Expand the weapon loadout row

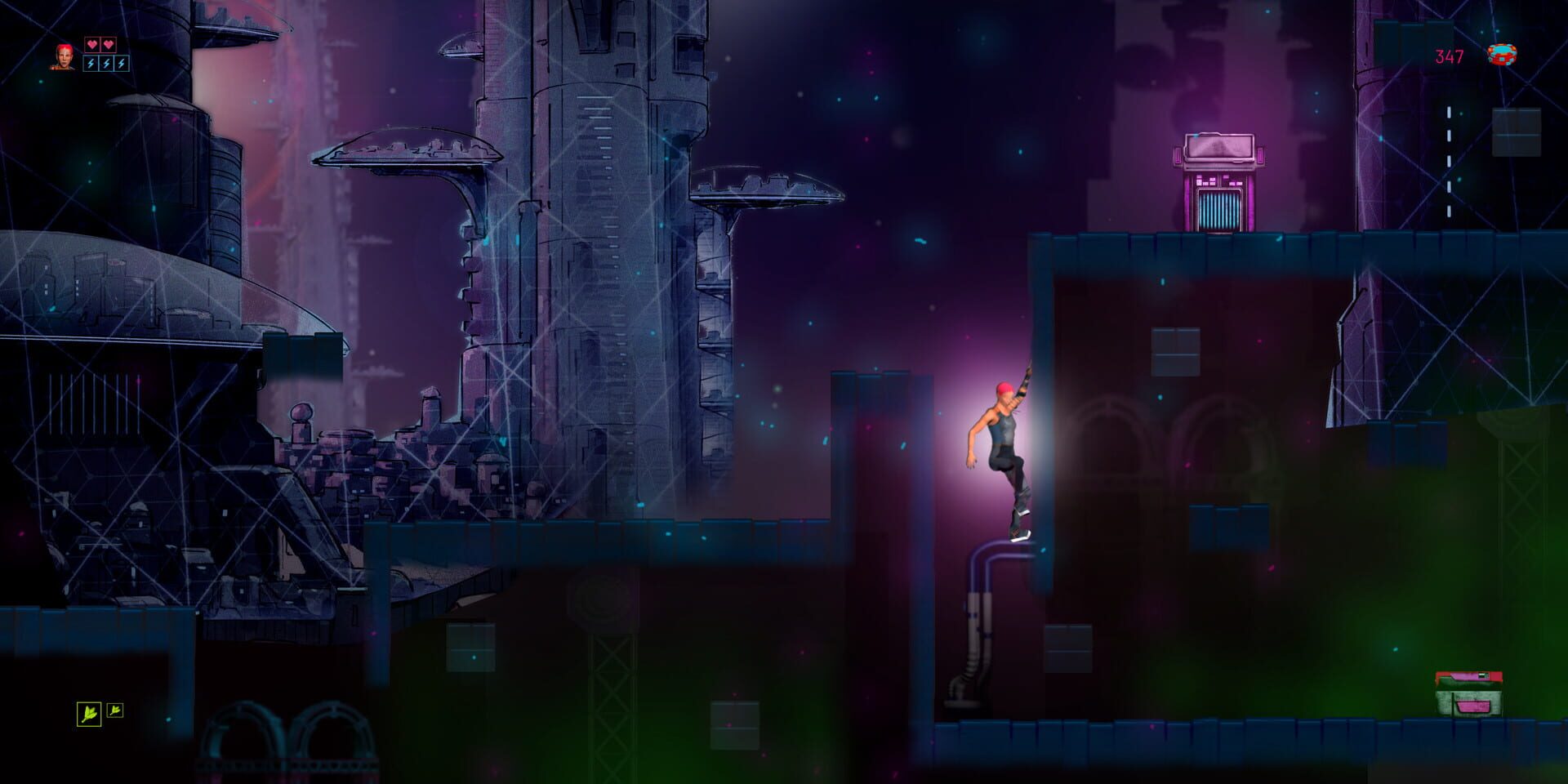click(102, 713)
